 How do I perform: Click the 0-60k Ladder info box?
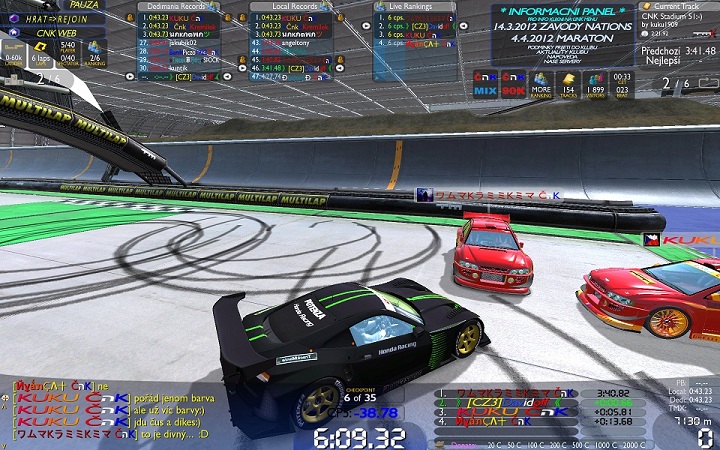pos(14,52)
